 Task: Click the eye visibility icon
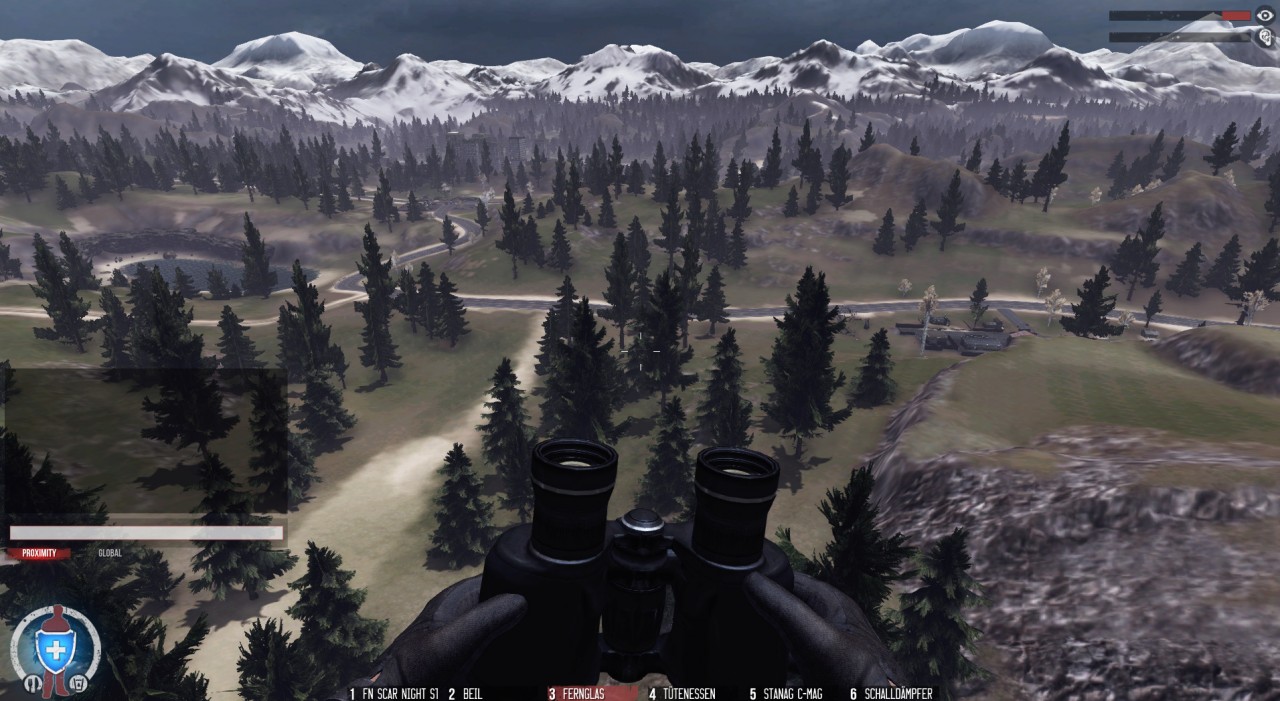click(x=1265, y=16)
